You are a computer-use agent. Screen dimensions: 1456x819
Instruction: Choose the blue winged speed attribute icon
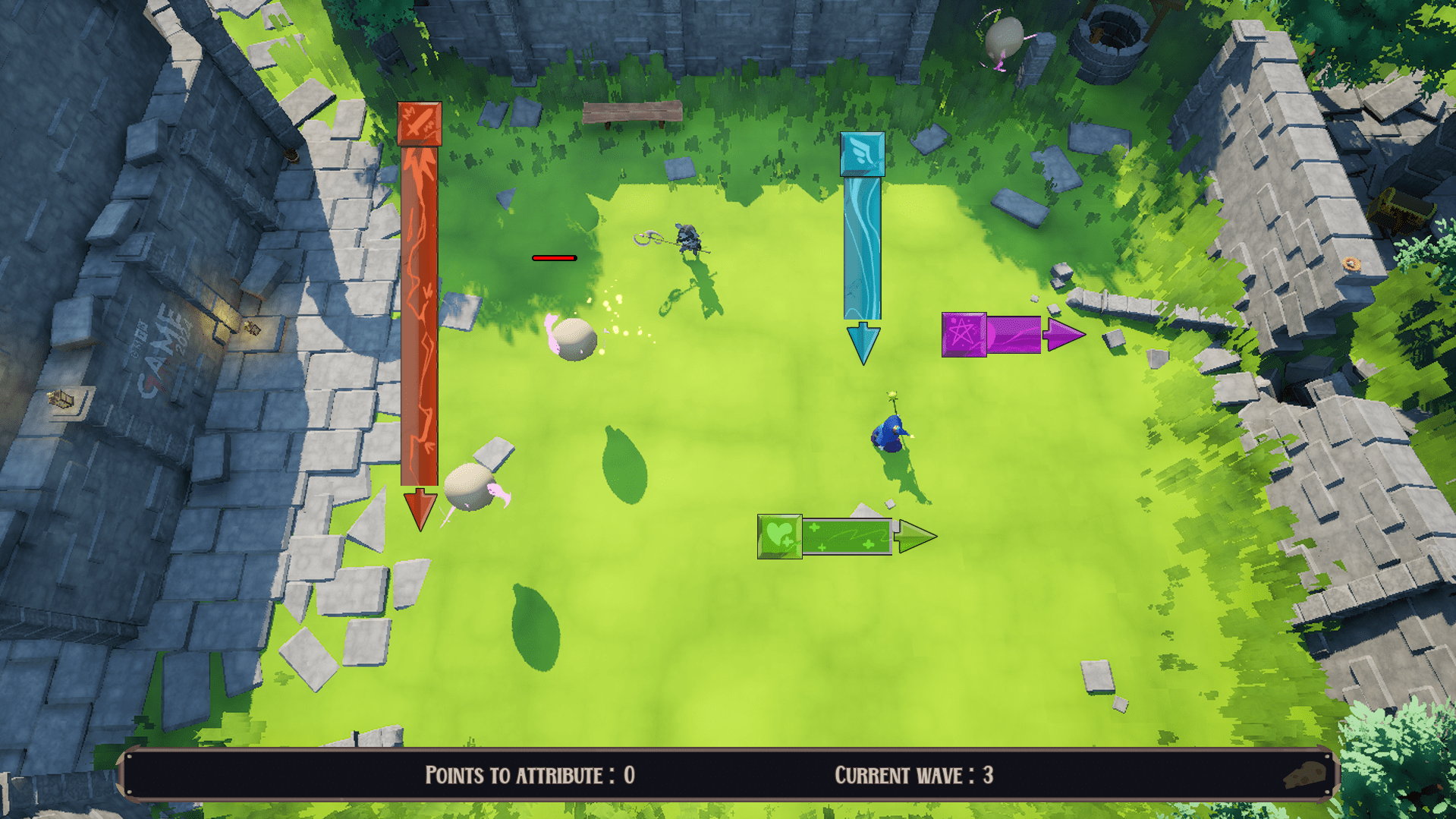pyautogui.click(x=862, y=154)
